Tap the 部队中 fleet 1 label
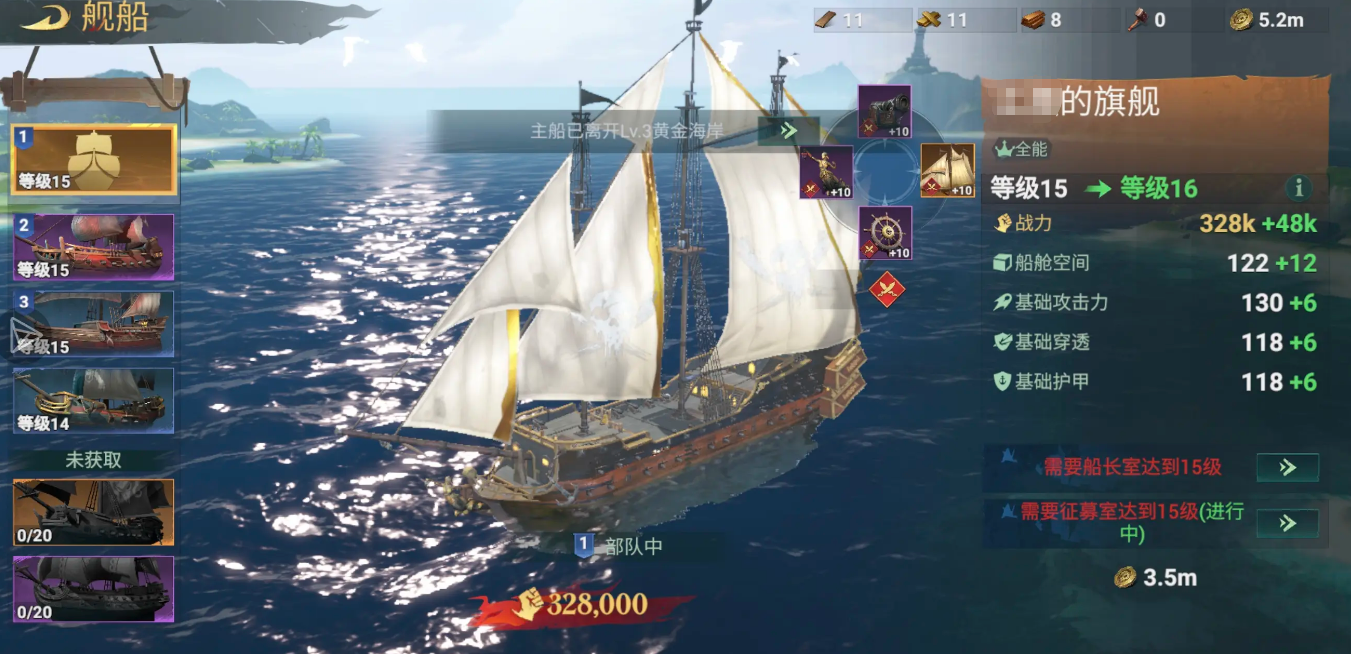 pyautogui.click(x=620, y=546)
